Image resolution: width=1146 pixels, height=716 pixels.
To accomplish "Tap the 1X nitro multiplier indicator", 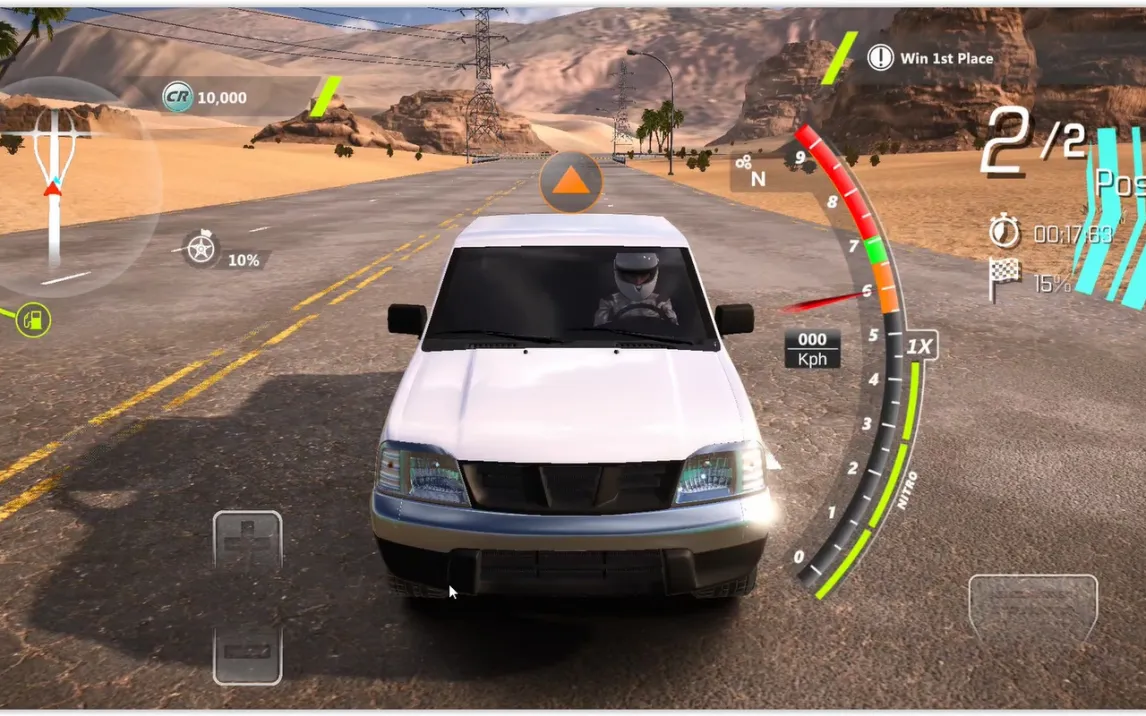I will tap(920, 347).
